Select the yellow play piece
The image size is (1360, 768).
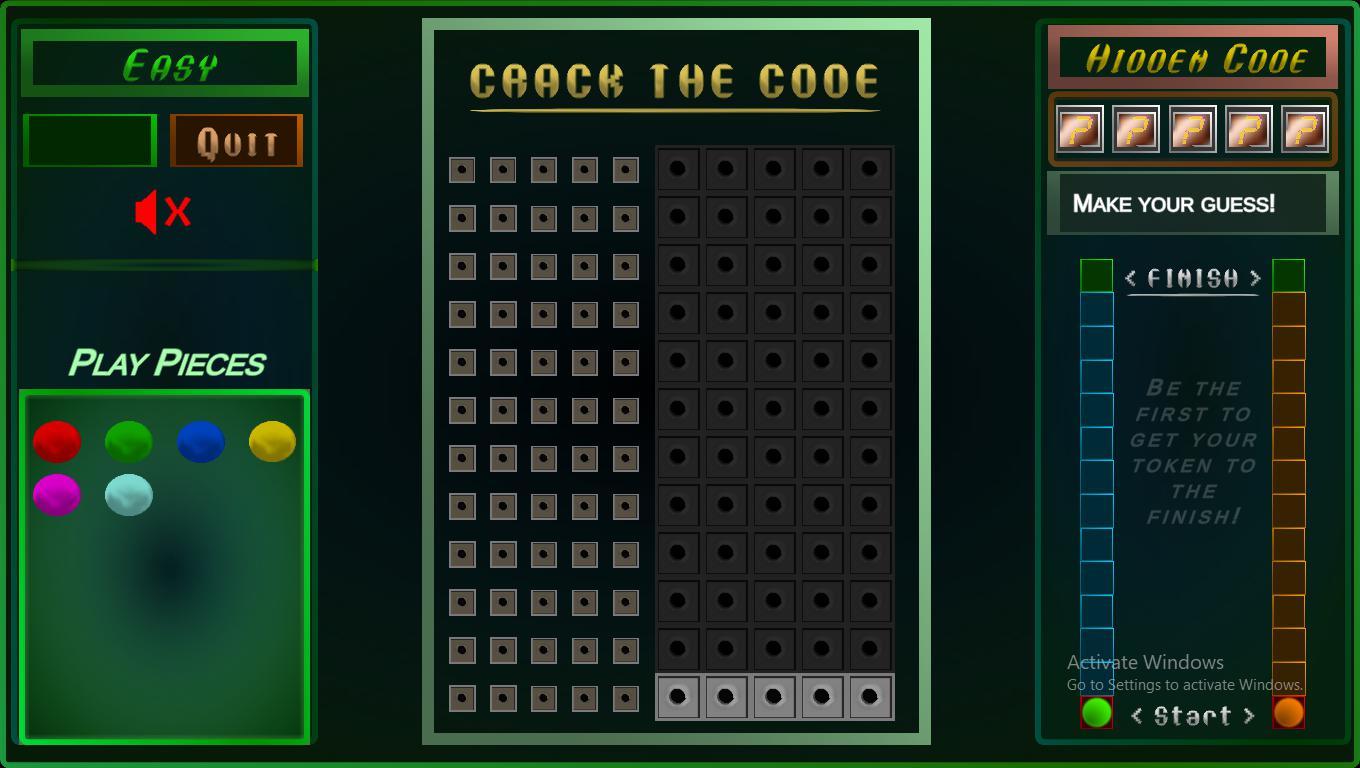point(271,440)
